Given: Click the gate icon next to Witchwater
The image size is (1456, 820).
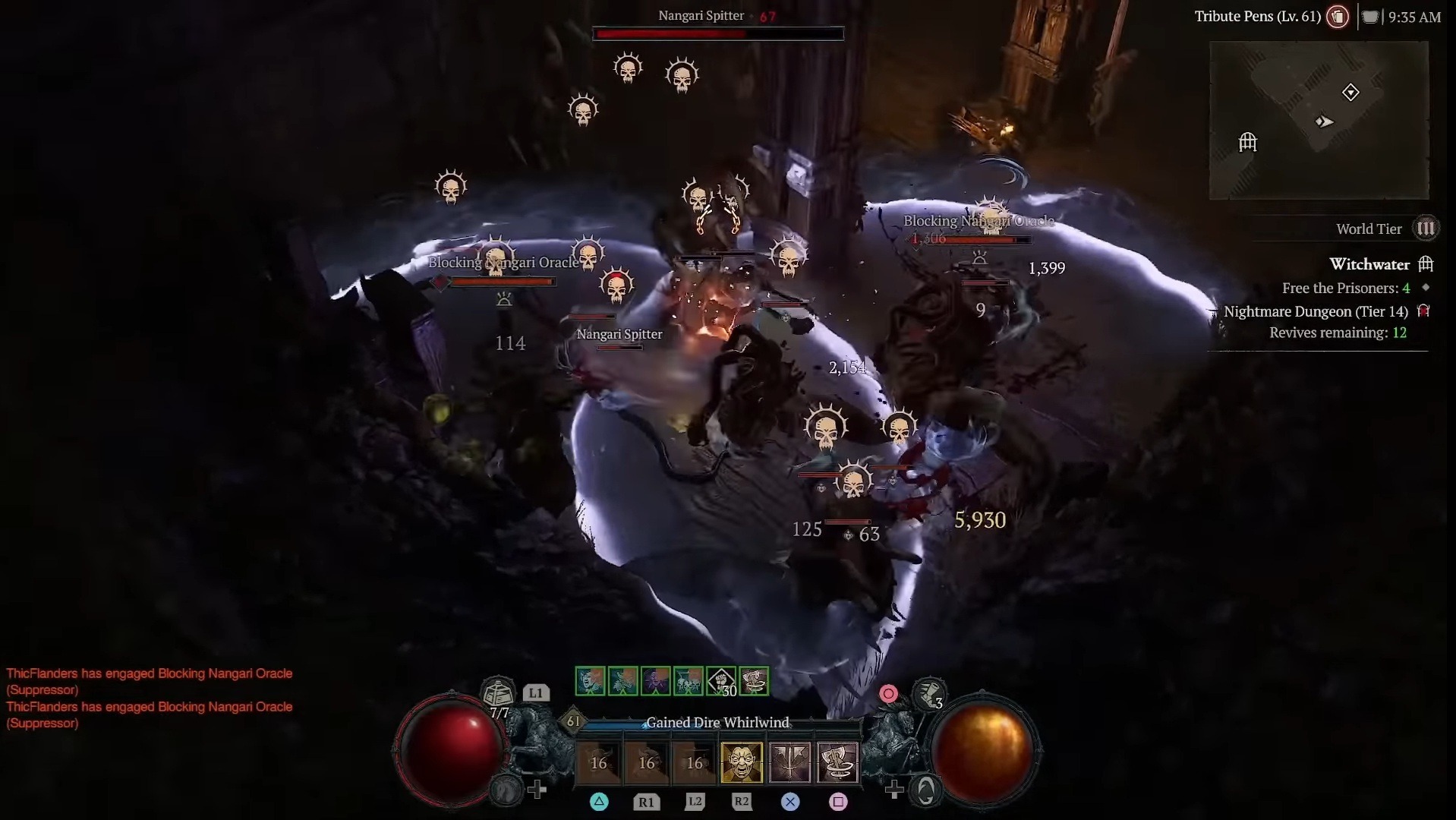Looking at the screenshot, I should tap(1425, 263).
